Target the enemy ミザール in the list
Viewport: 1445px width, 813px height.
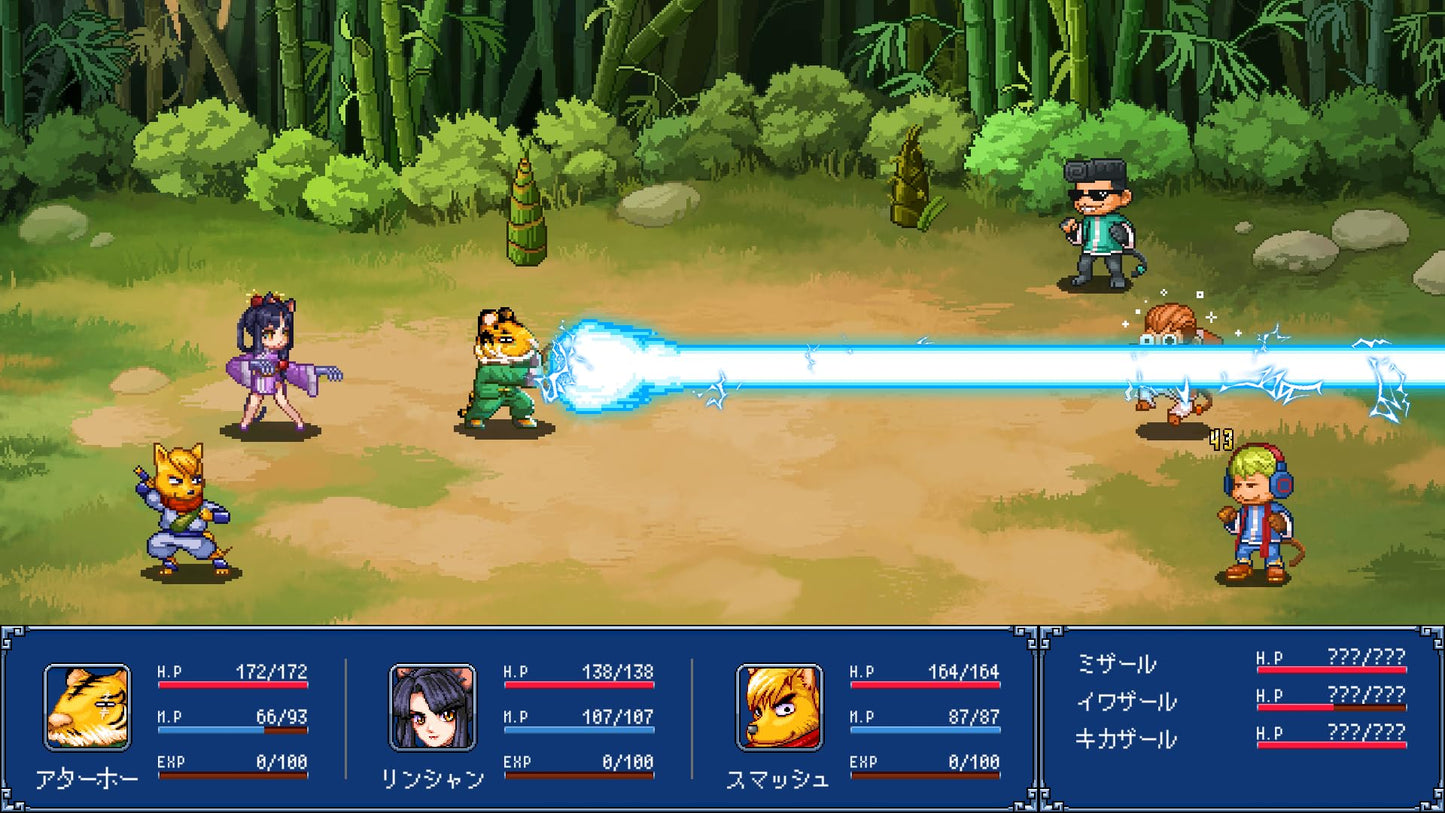[x=1117, y=664]
